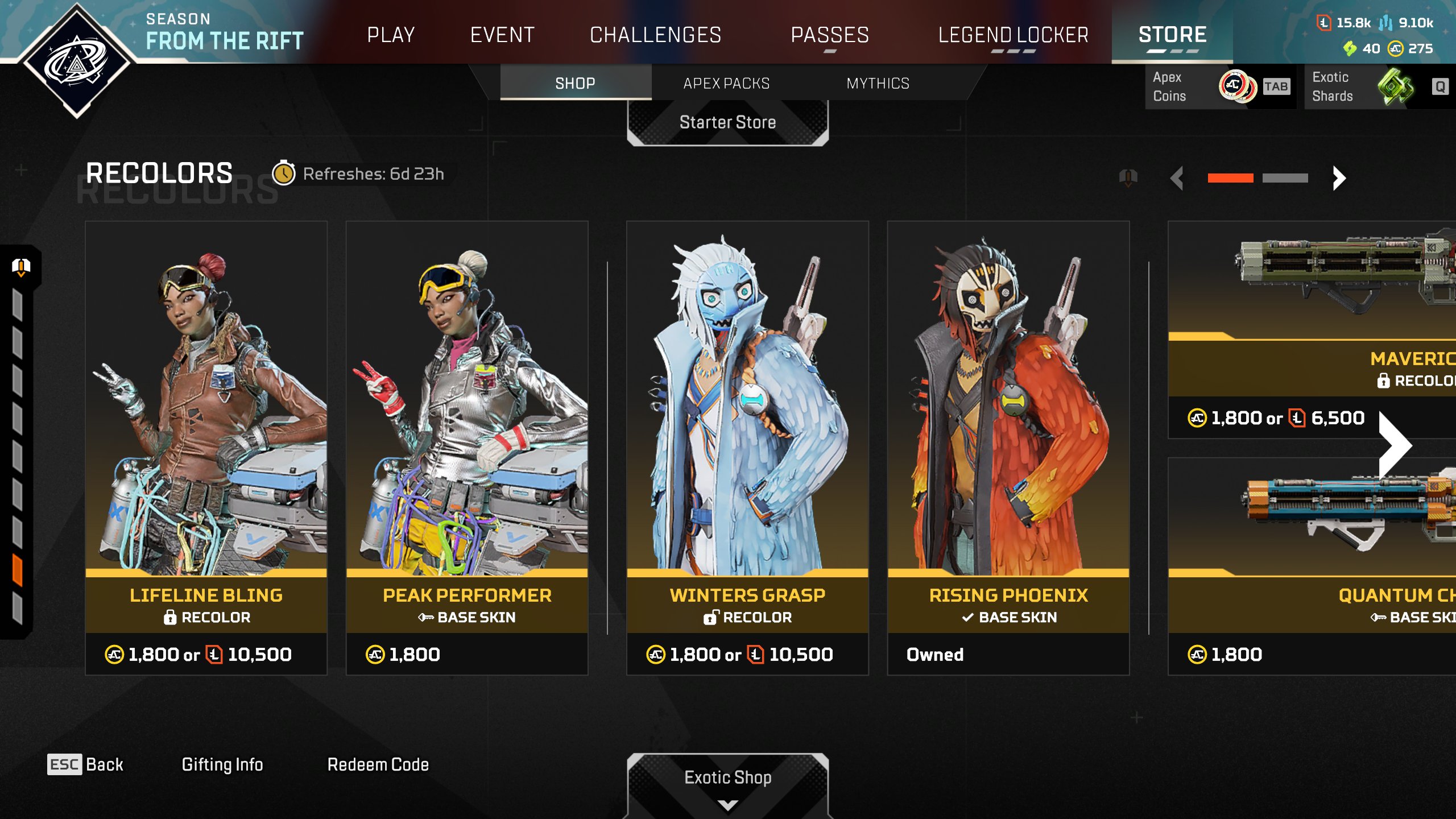Go up to the Starter Store
The height and width of the screenshot is (819, 1456).
click(727, 123)
